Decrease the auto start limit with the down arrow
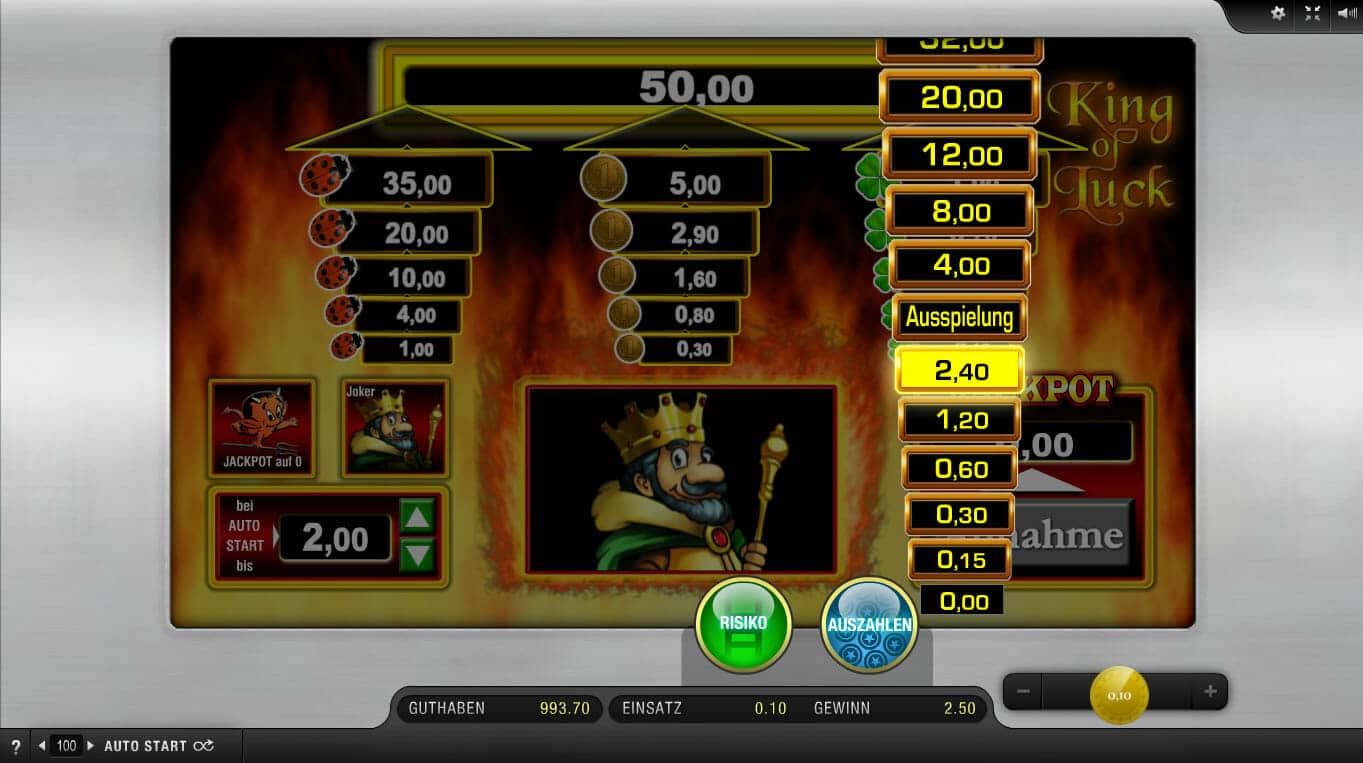The image size is (1363, 763). point(417,554)
